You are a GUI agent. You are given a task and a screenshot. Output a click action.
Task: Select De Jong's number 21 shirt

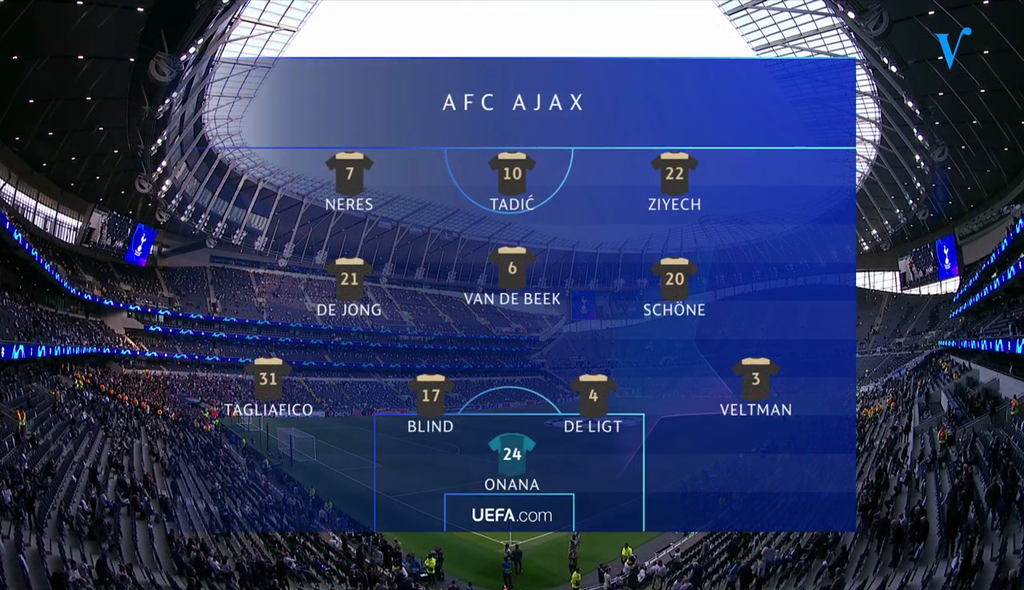tap(349, 279)
